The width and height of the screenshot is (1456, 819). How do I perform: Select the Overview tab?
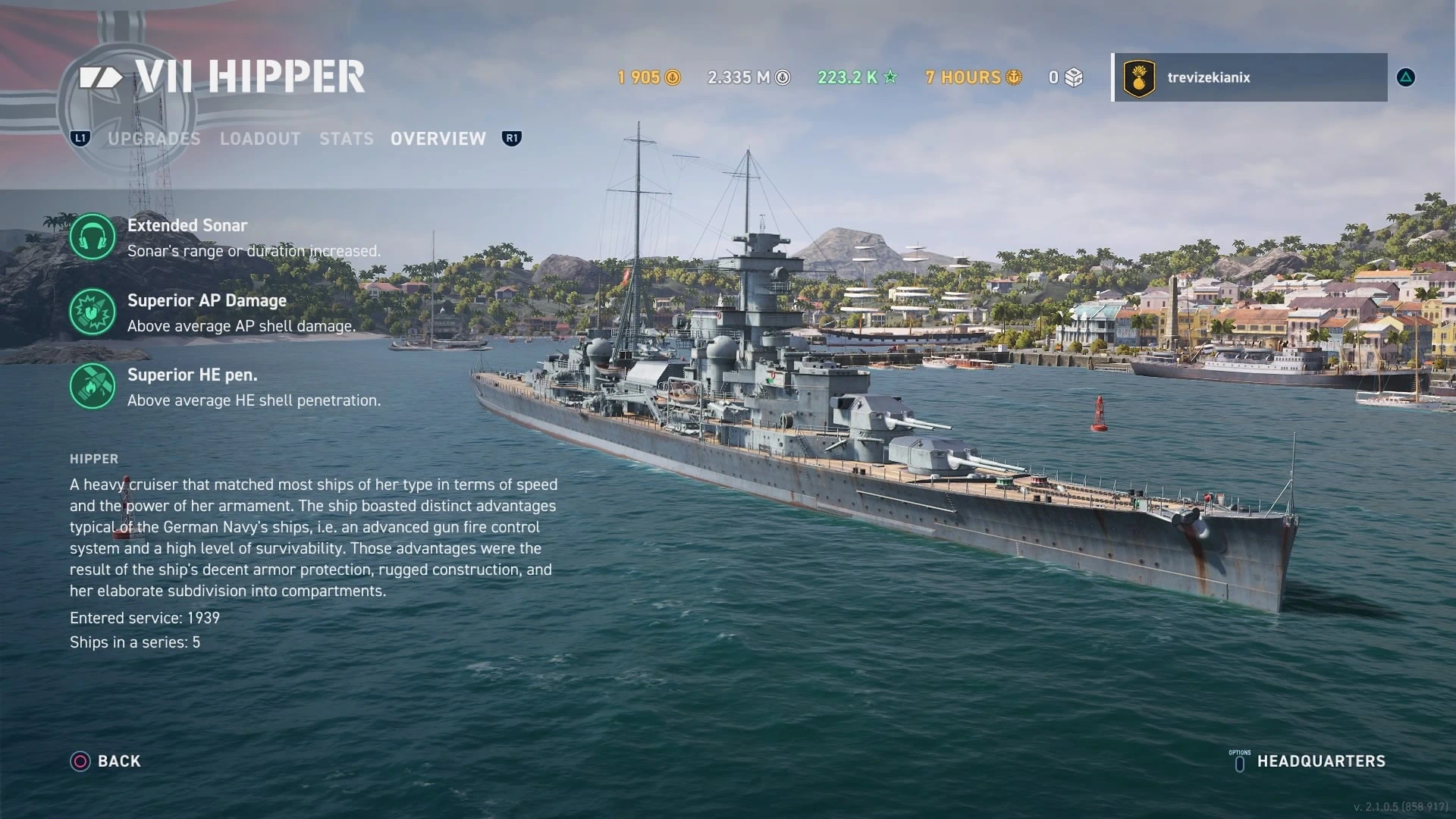(438, 139)
